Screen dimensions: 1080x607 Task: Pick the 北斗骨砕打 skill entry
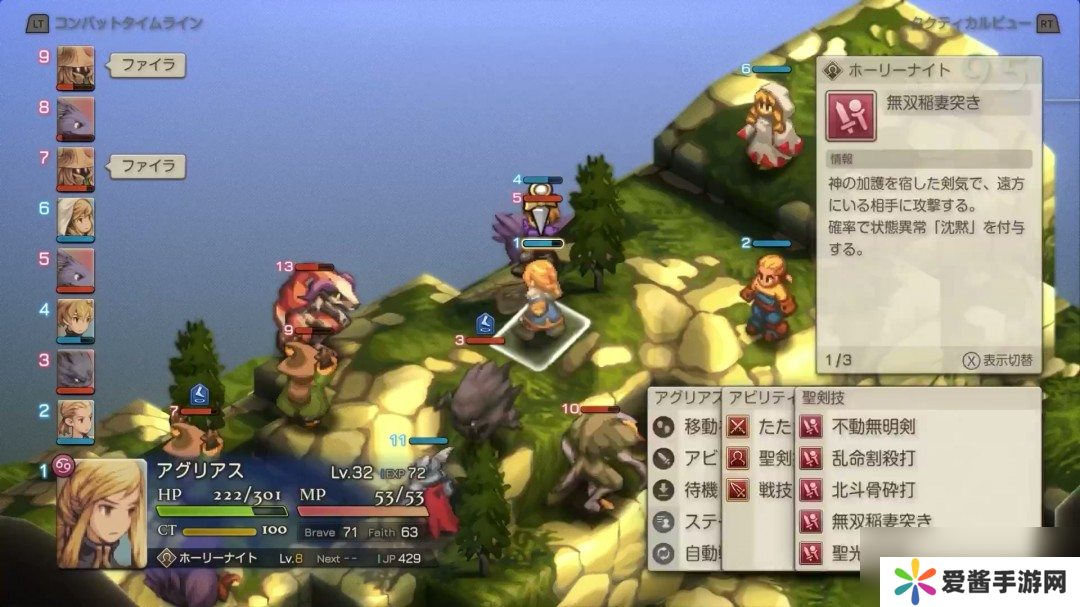pyautogui.click(x=872, y=490)
